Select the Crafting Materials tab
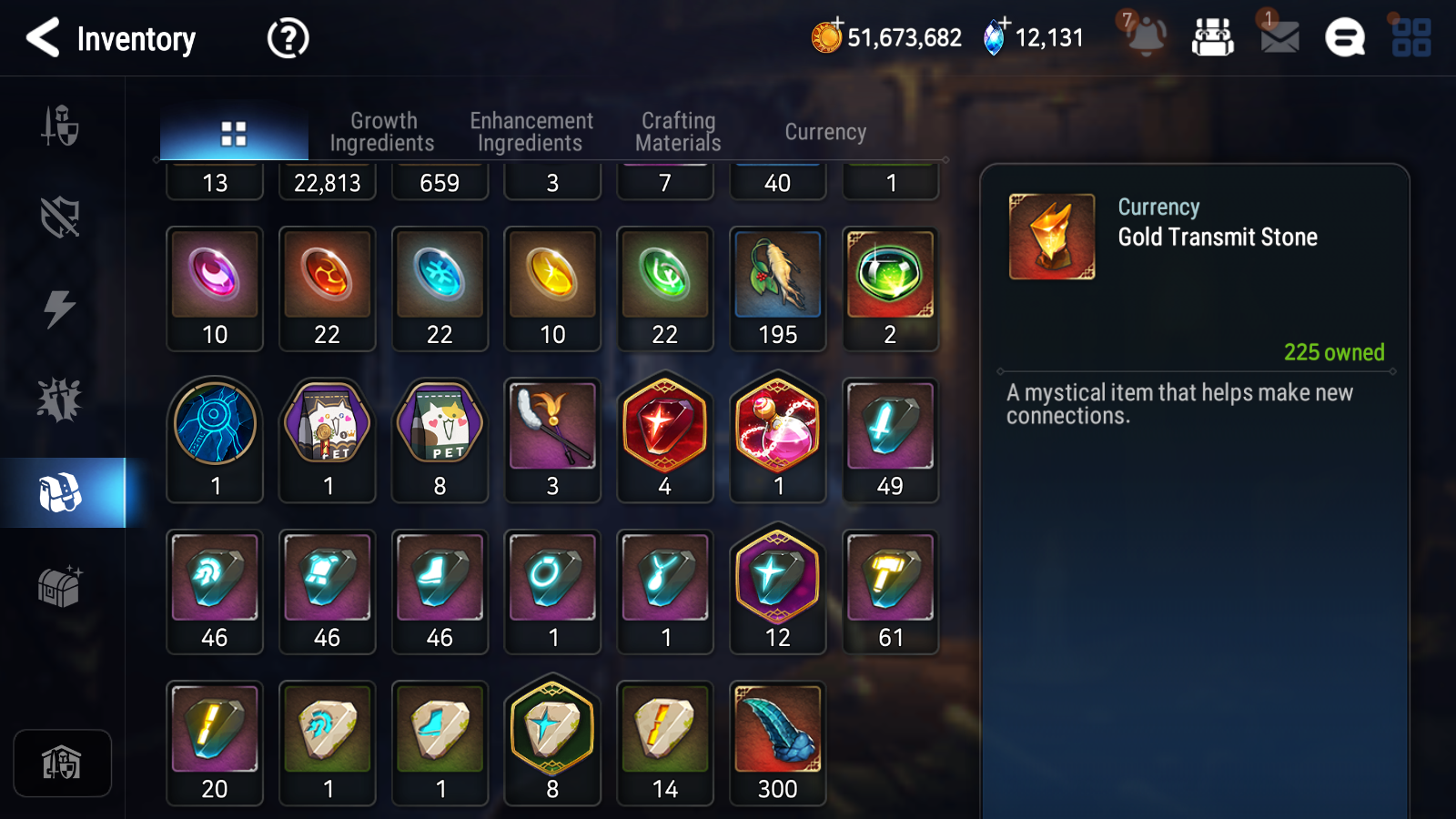 click(x=678, y=132)
